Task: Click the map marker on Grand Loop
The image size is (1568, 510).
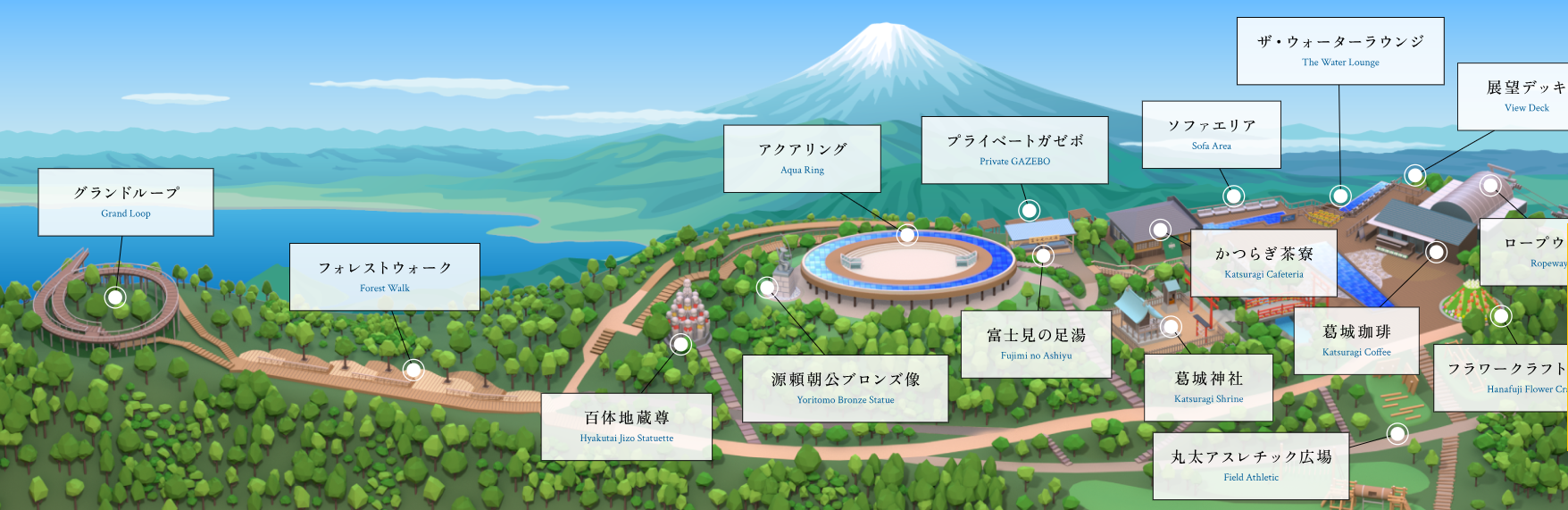Action: (115, 297)
